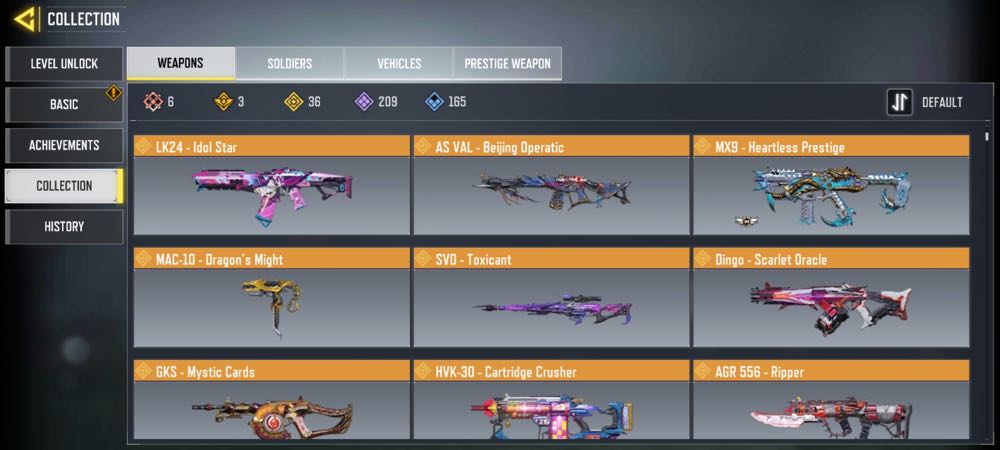Change sorting with the Default sort button
The height and width of the screenshot is (450, 1000).
click(926, 102)
